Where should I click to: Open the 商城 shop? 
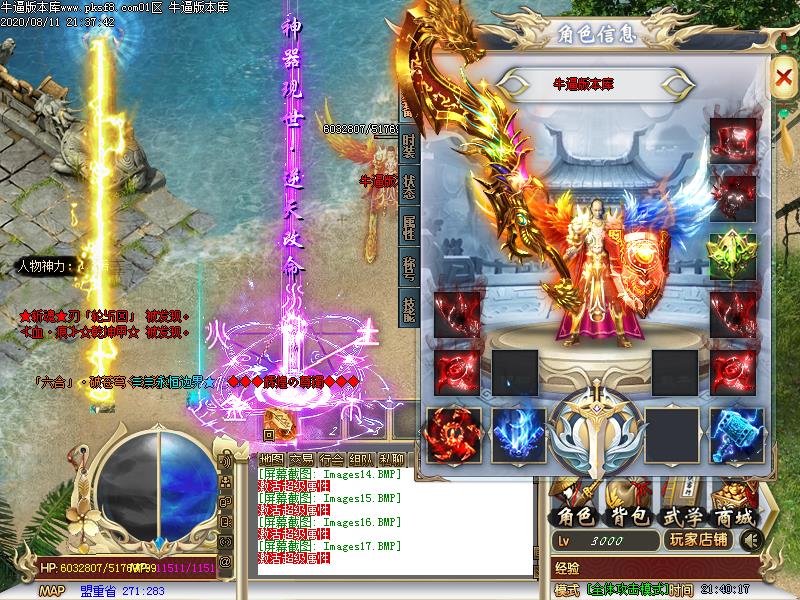click(x=734, y=516)
